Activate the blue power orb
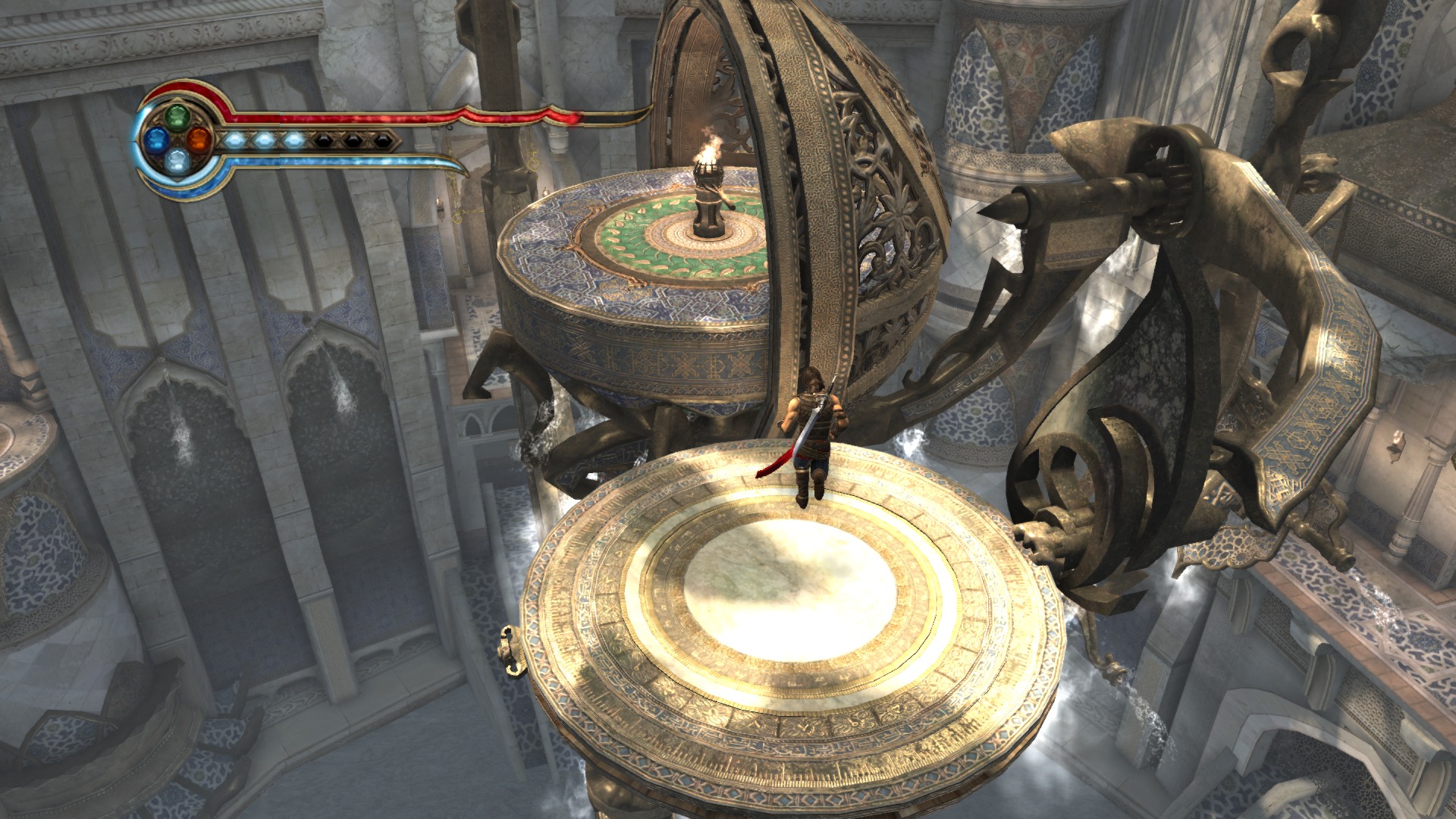Screen dimensions: 1456x819 coord(156,139)
